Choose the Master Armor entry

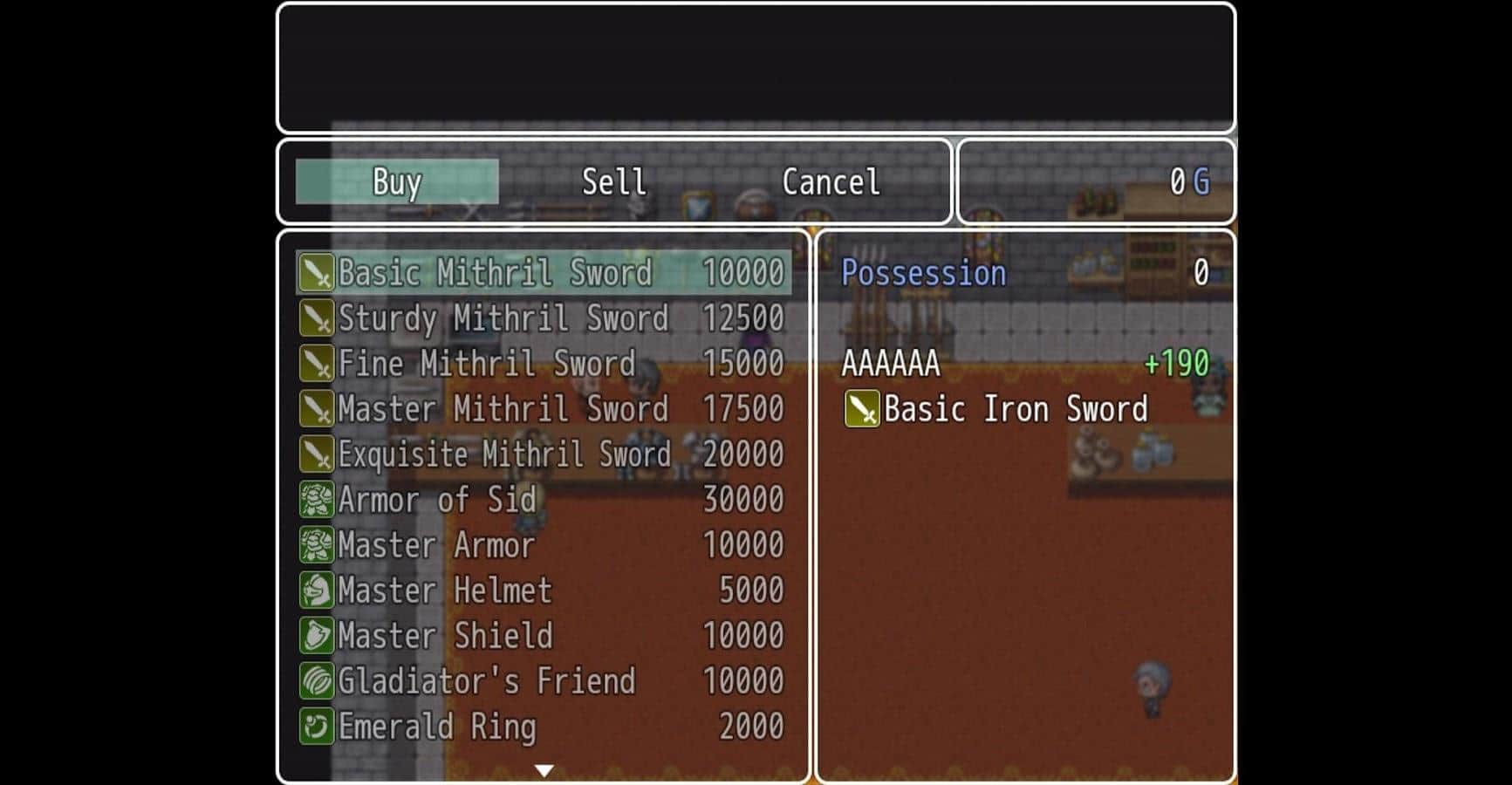click(x=543, y=545)
